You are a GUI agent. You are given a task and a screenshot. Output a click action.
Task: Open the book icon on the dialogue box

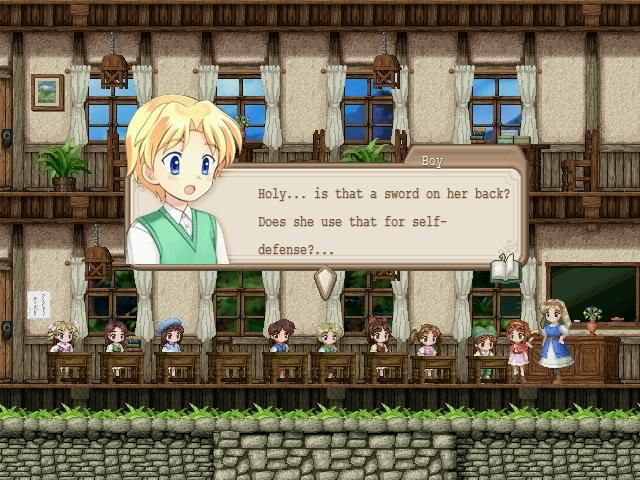[x=504, y=268]
